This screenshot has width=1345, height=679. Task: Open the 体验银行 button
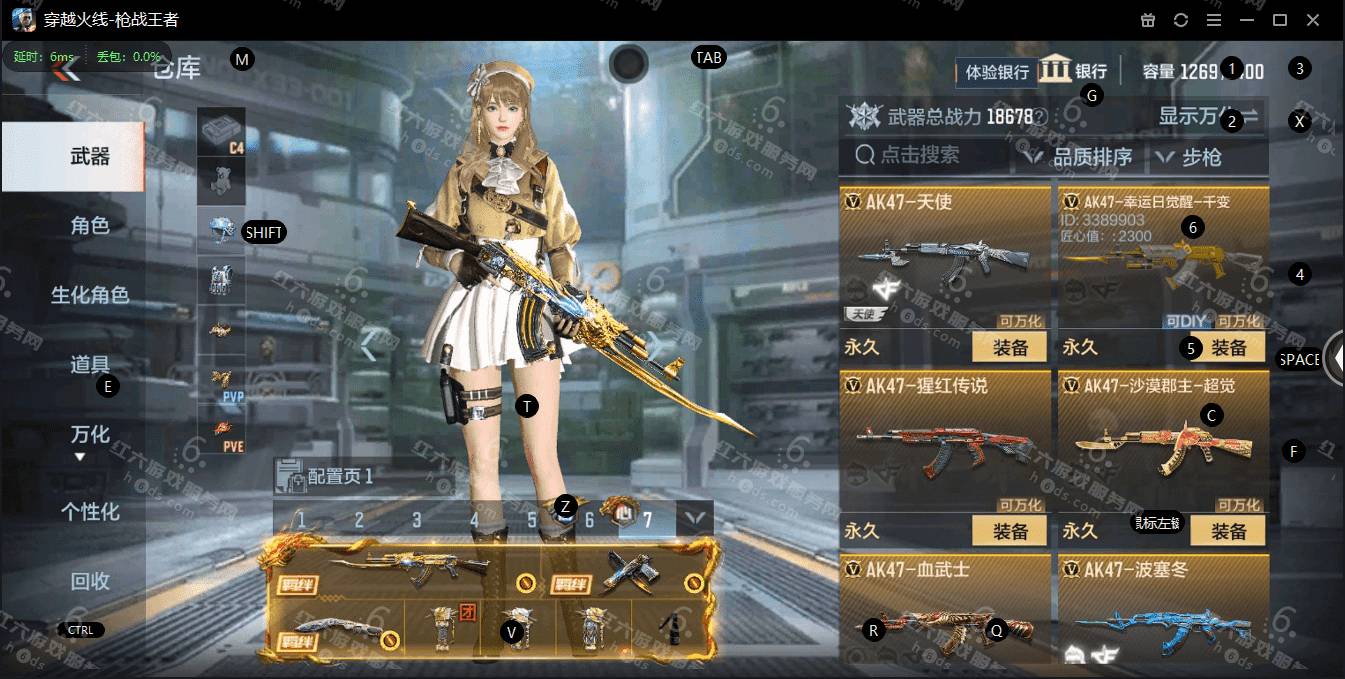click(x=996, y=72)
